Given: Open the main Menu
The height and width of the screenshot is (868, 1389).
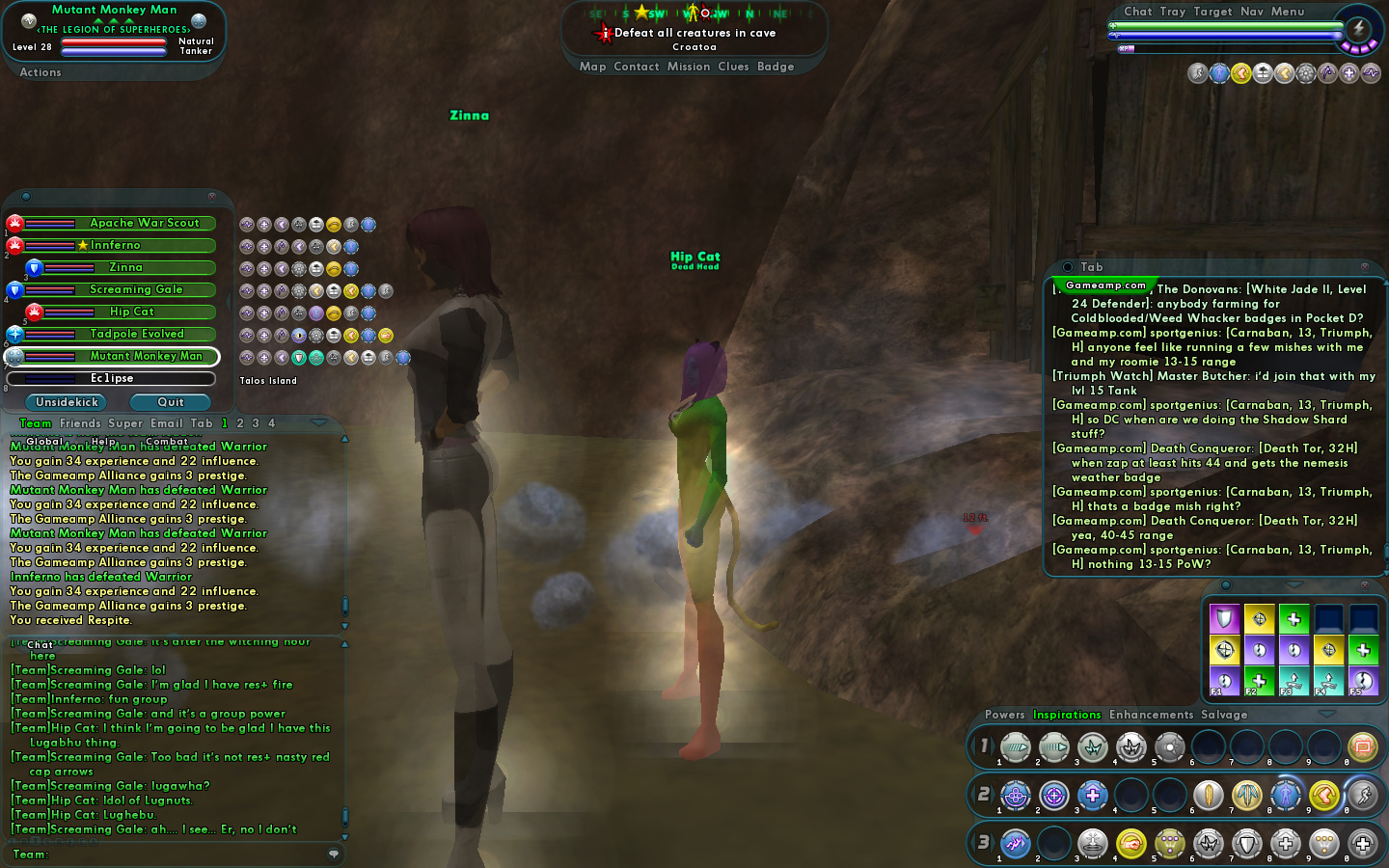Looking at the screenshot, I should (1287, 12).
